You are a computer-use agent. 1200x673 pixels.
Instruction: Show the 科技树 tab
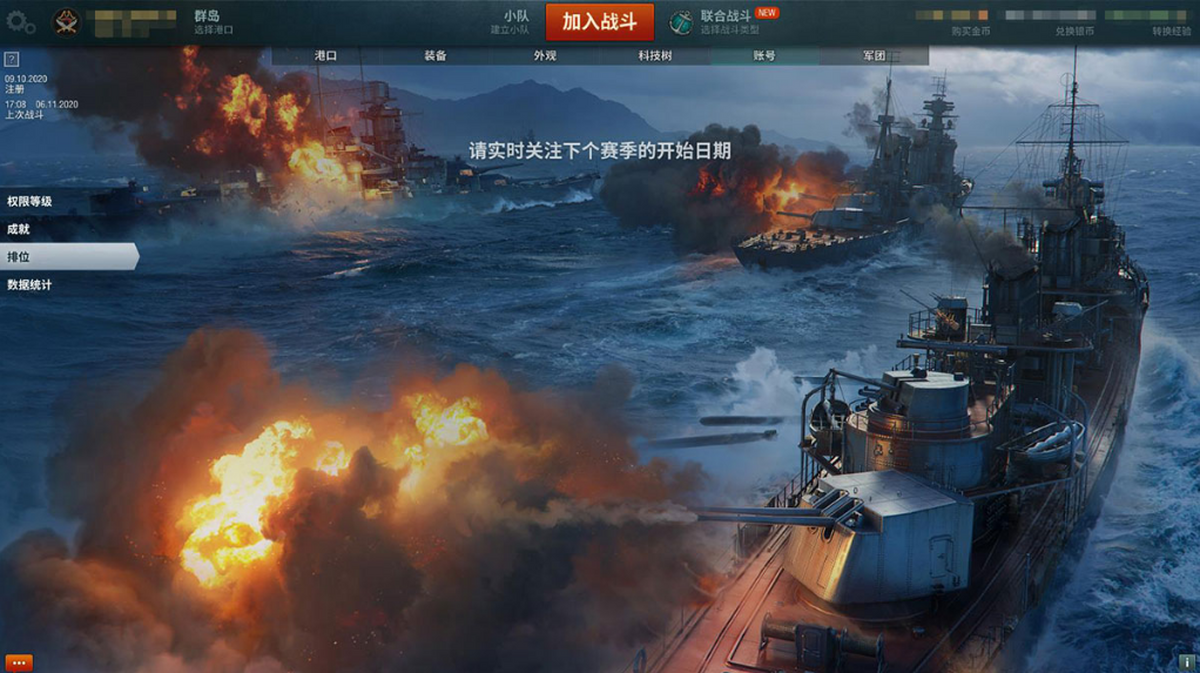[x=654, y=56]
